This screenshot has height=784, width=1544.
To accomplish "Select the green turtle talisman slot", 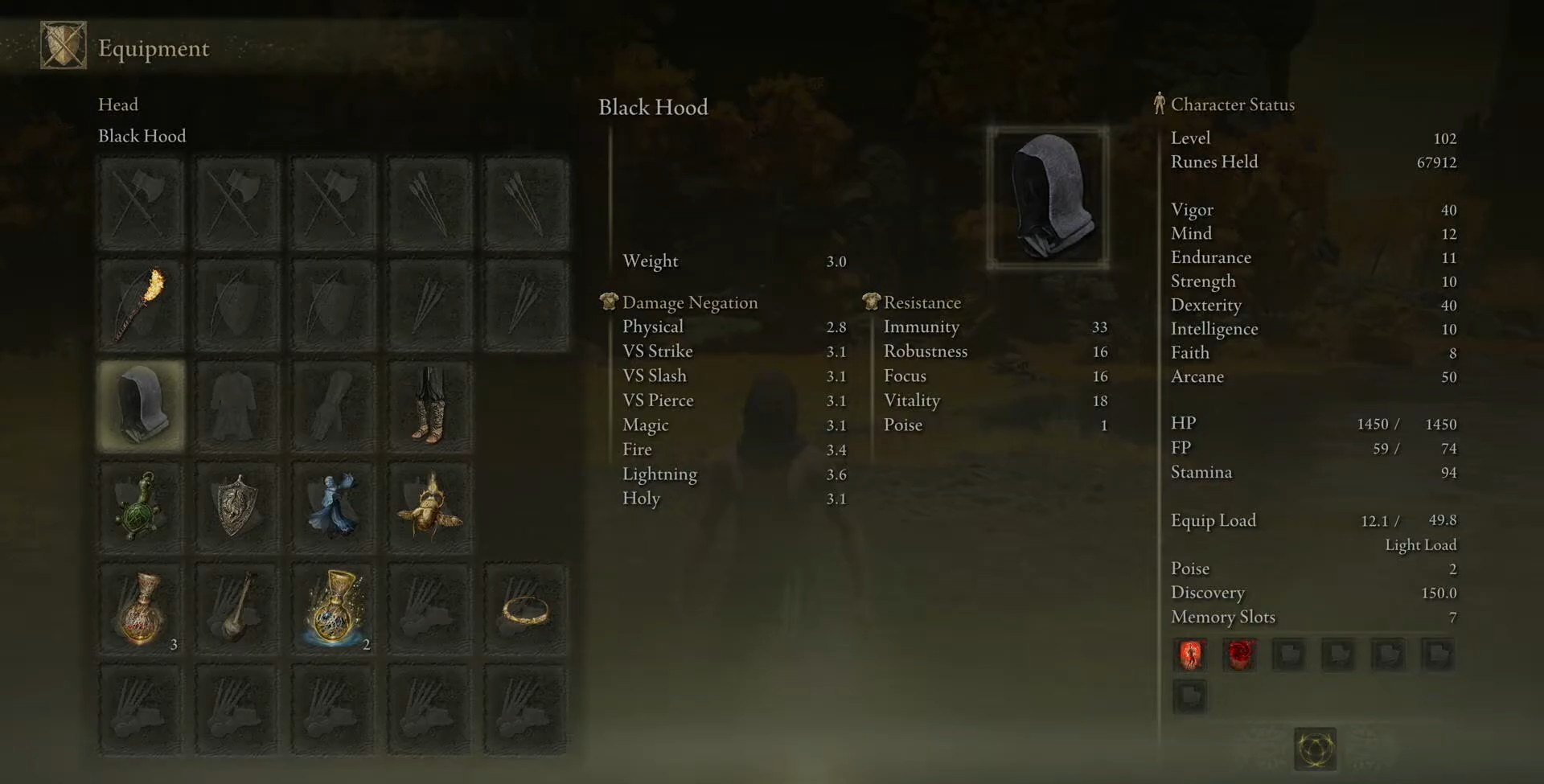I will (141, 507).
